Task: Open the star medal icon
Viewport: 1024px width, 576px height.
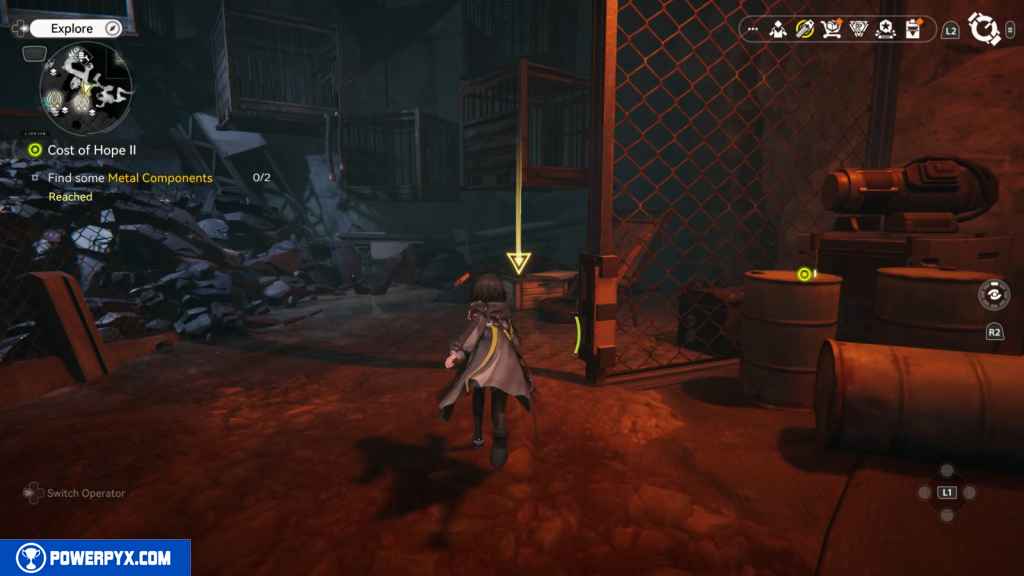Action: [x=885, y=30]
